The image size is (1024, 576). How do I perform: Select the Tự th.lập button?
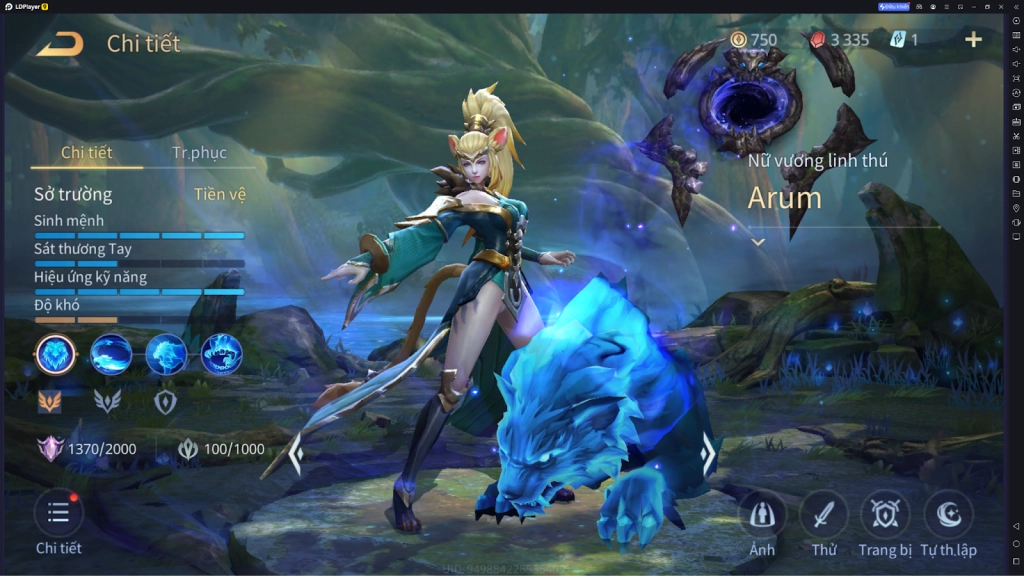(948, 514)
